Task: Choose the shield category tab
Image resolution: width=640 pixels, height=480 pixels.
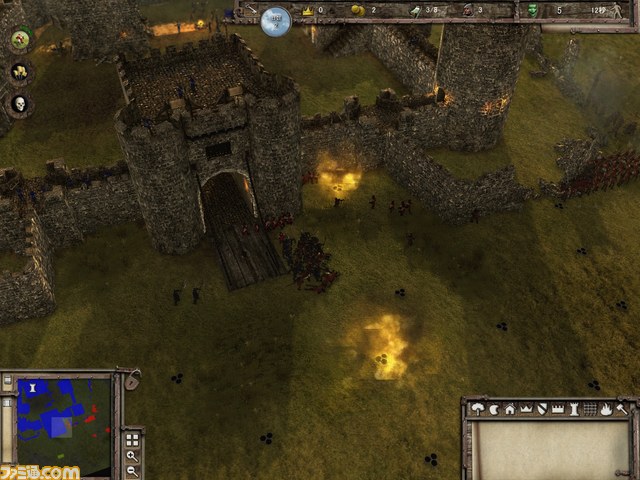Action: tap(541, 408)
